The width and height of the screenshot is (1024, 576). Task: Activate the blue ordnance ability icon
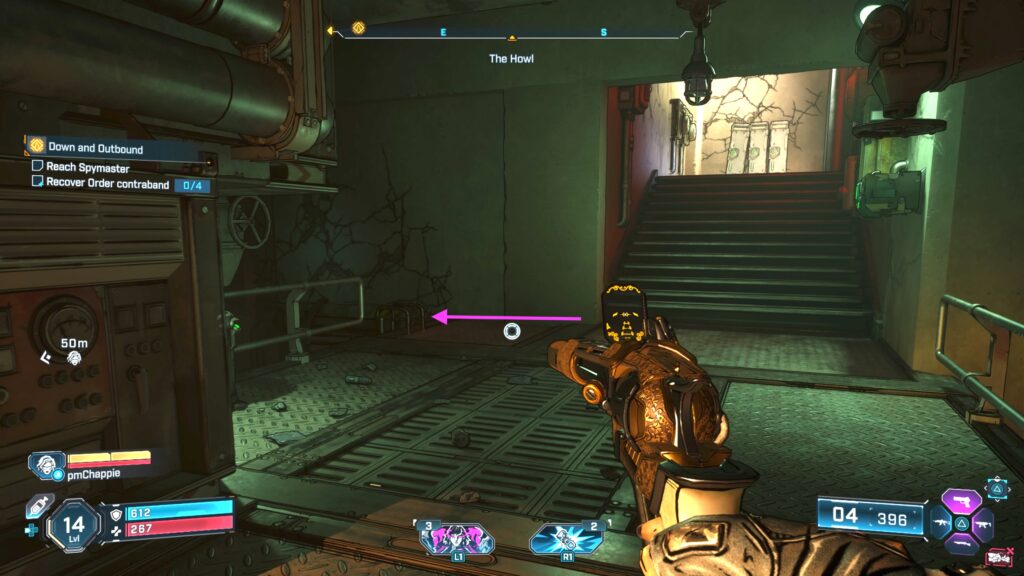point(566,538)
